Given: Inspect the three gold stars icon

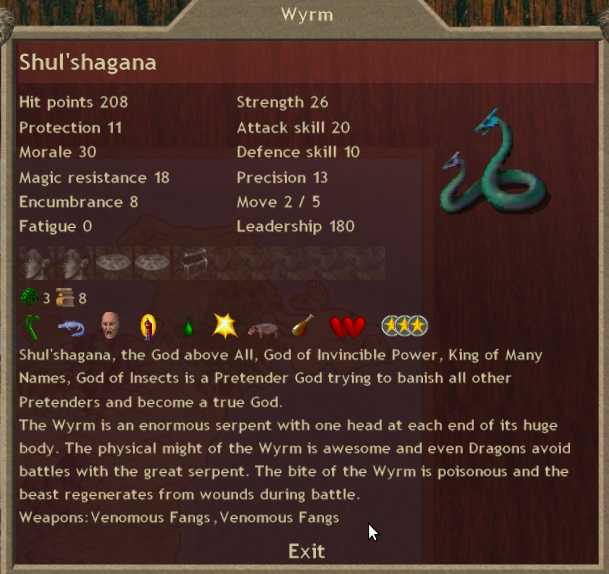Looking at the screenshot, I should point(404,326).
